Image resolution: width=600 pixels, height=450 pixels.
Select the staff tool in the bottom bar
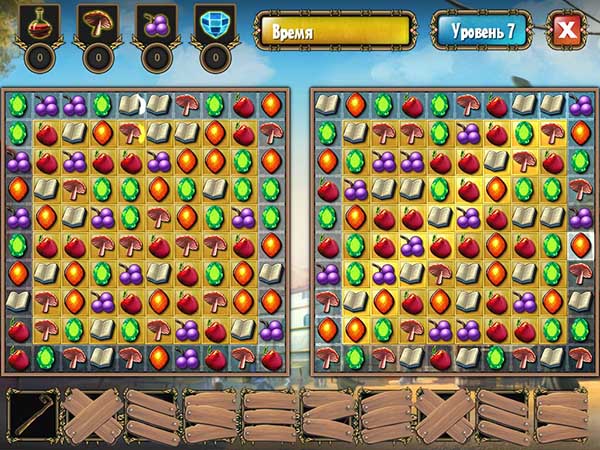pos(33,412)
